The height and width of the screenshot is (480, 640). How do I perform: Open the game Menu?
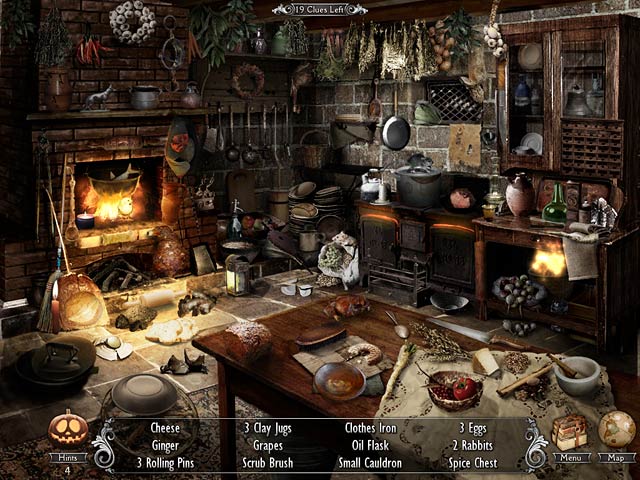point(570,457)
